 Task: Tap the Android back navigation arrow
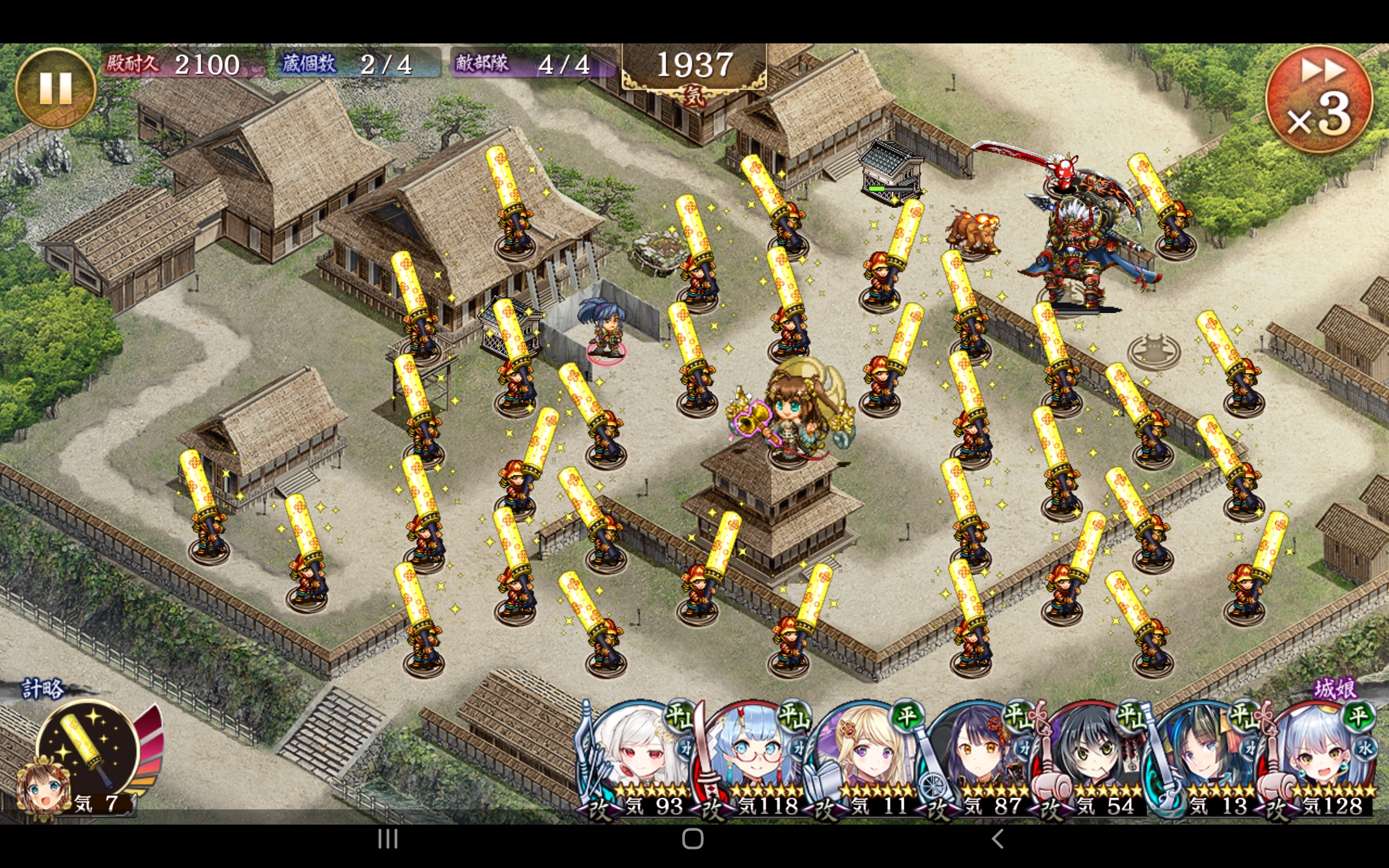(998, 839)
